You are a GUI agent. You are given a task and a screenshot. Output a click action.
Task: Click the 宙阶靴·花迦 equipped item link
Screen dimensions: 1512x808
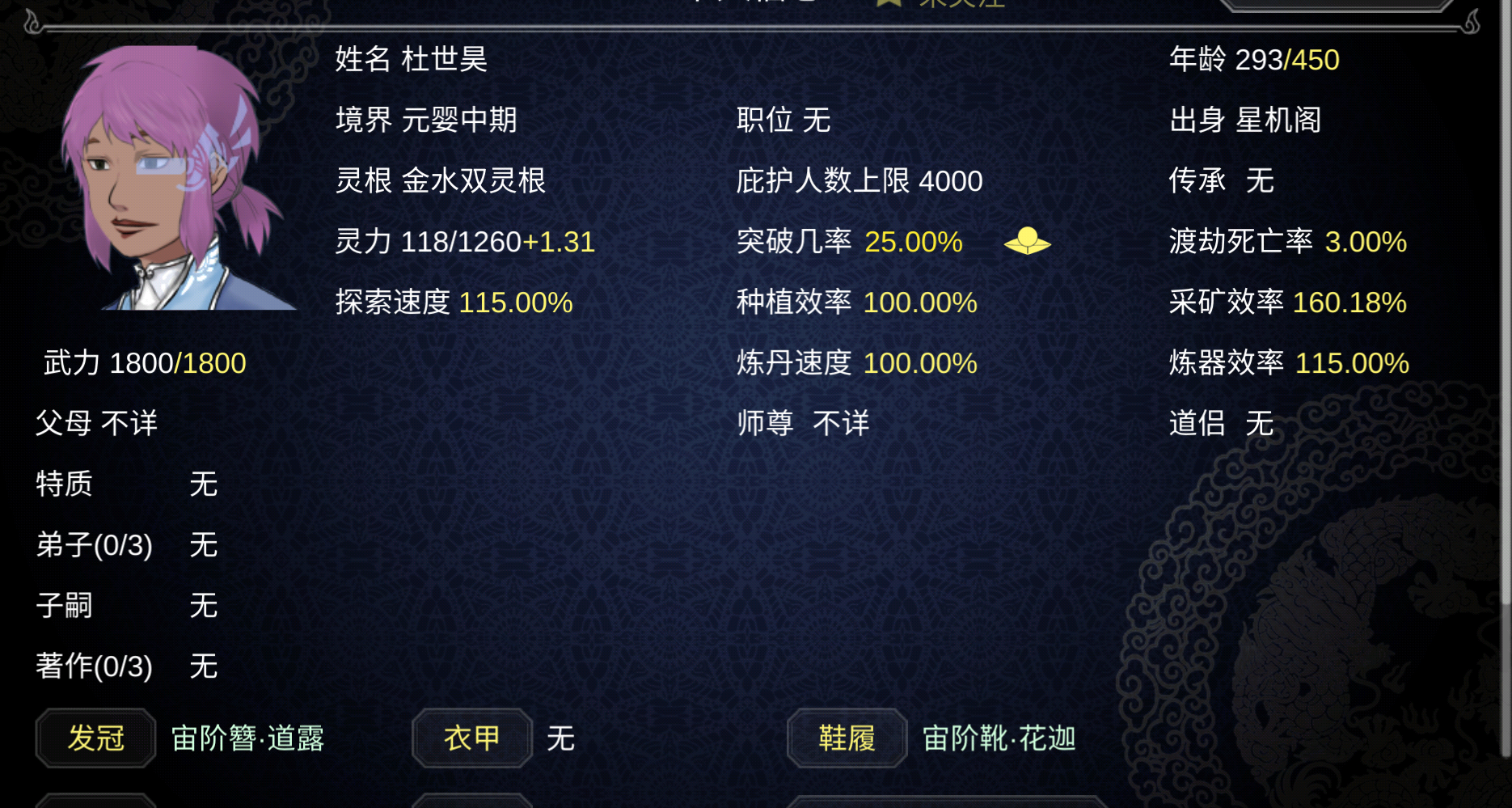coord(999,738)
